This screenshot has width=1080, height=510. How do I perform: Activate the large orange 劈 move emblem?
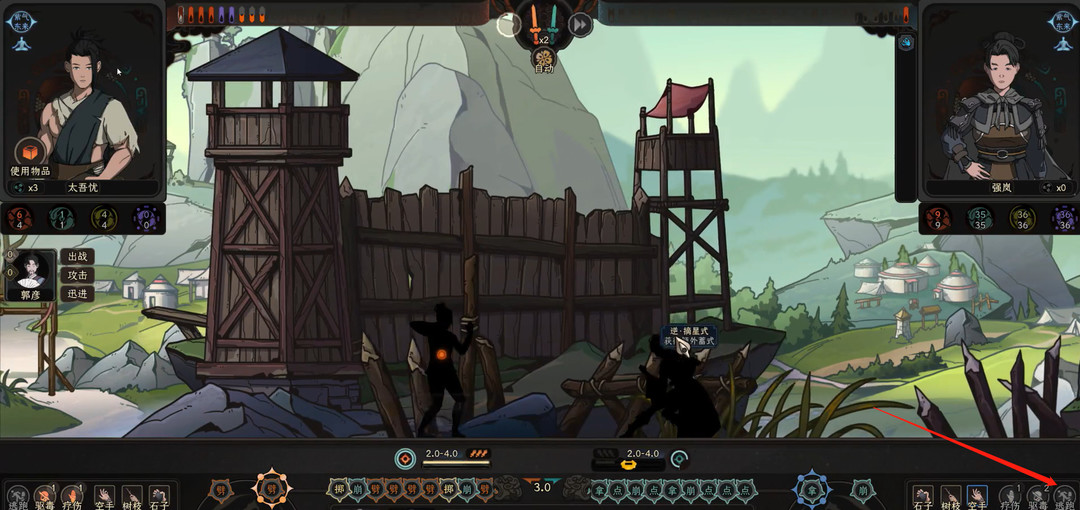point(271,490)
